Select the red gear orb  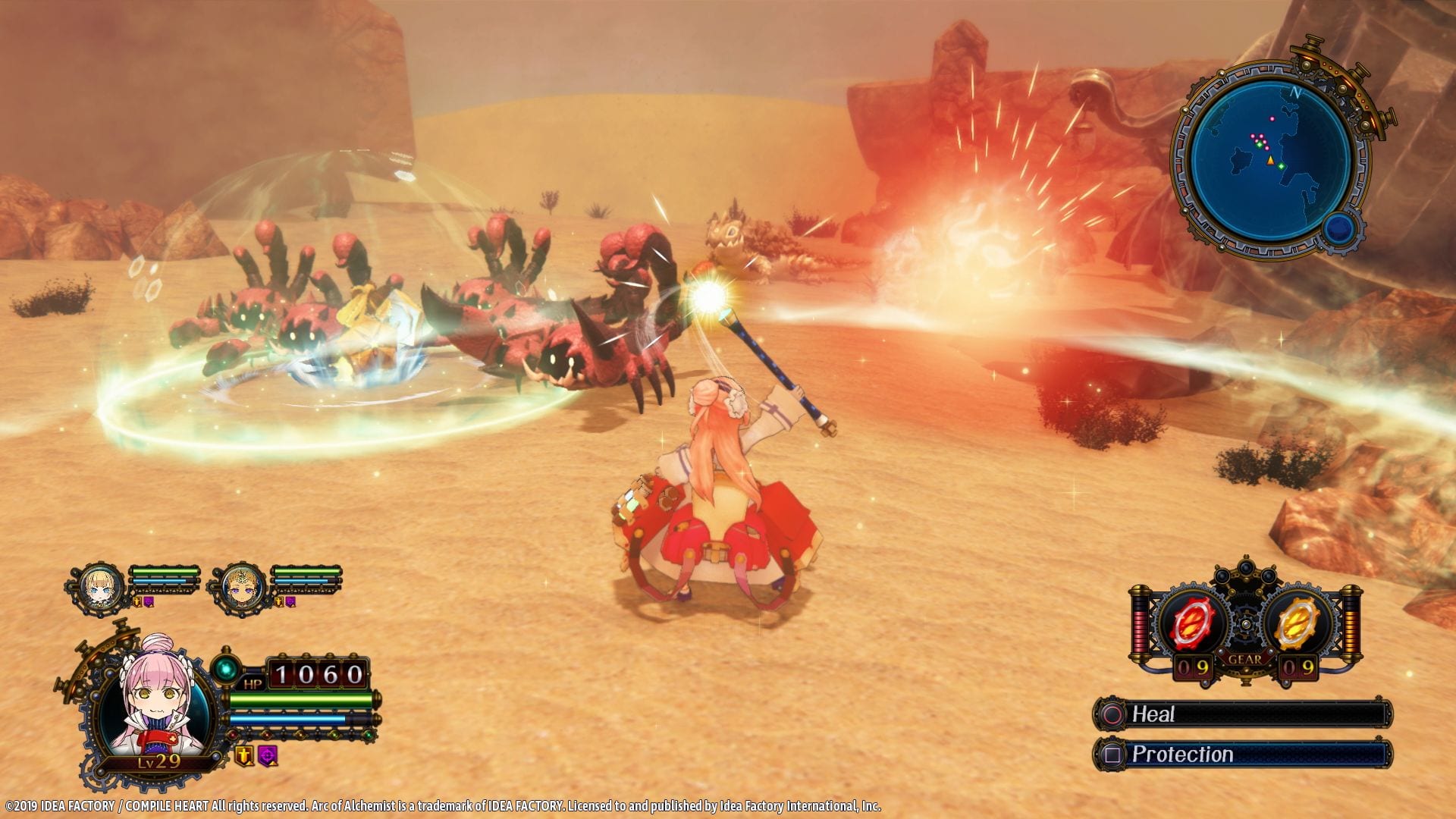[1193, 625]
